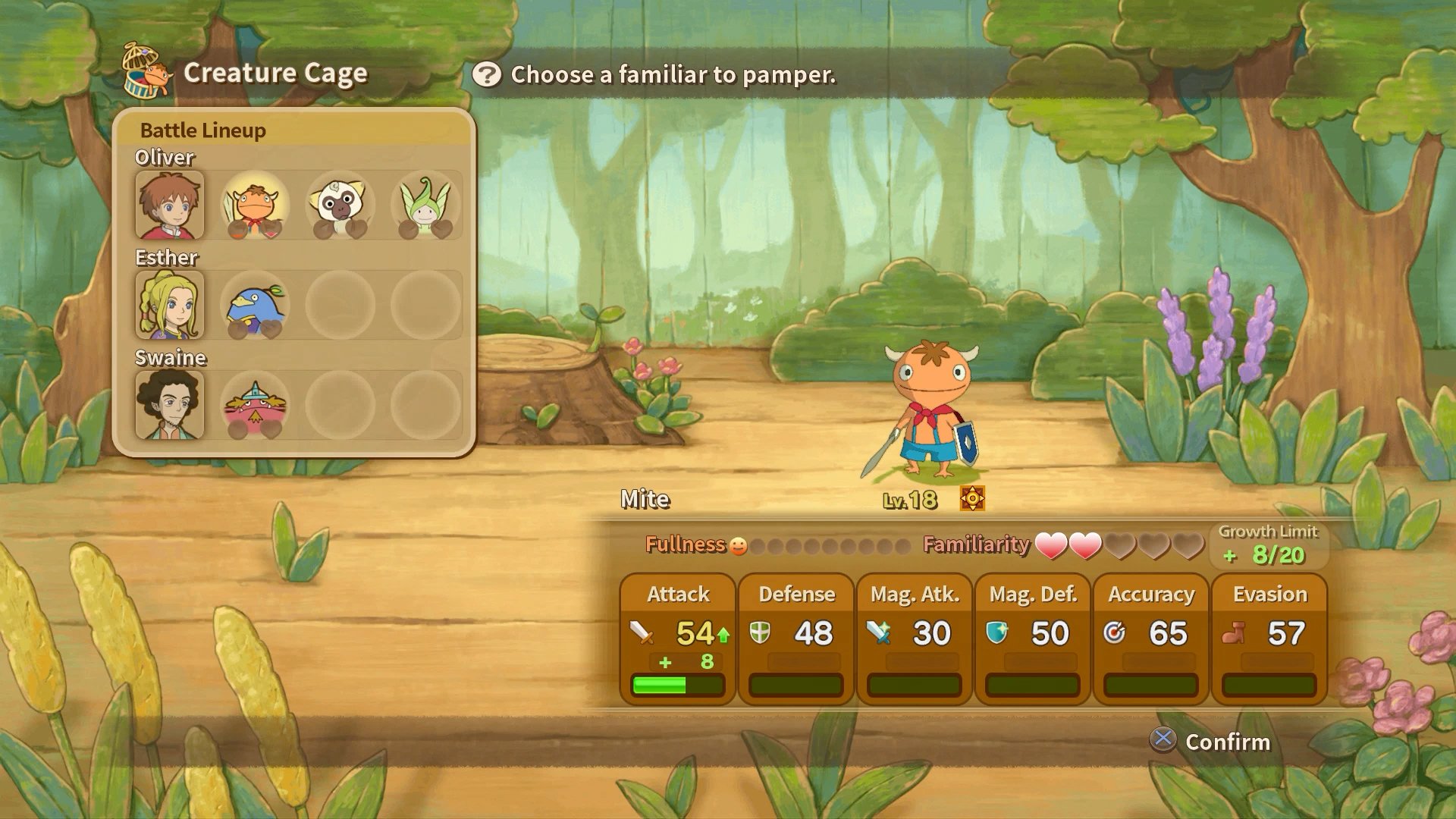Select the Accuracy stat panel
Screen dimensions: 1456x819
tap(1151, 639)
